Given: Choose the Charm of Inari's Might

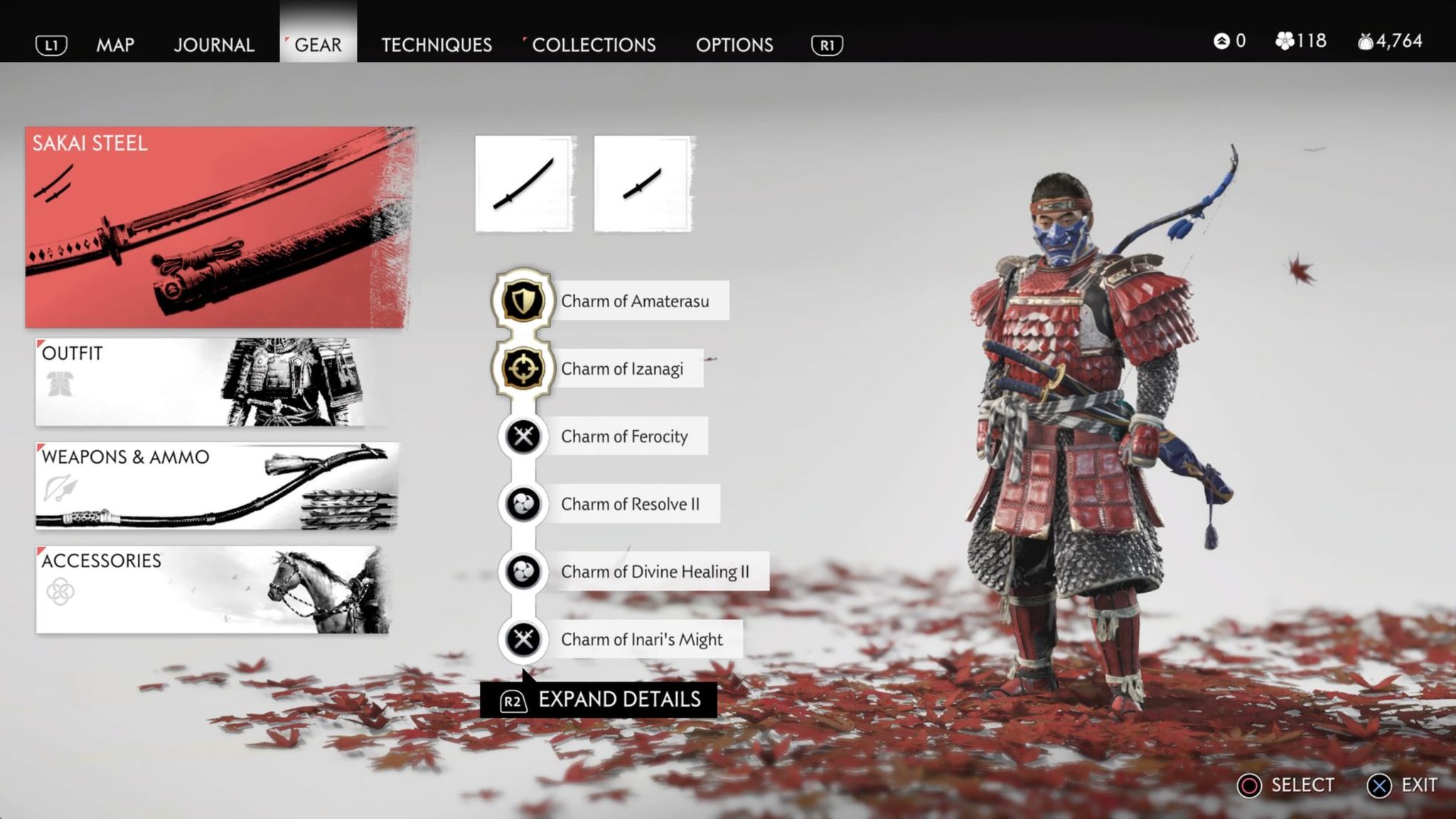Looking at the screenshot, I should 641,639.
